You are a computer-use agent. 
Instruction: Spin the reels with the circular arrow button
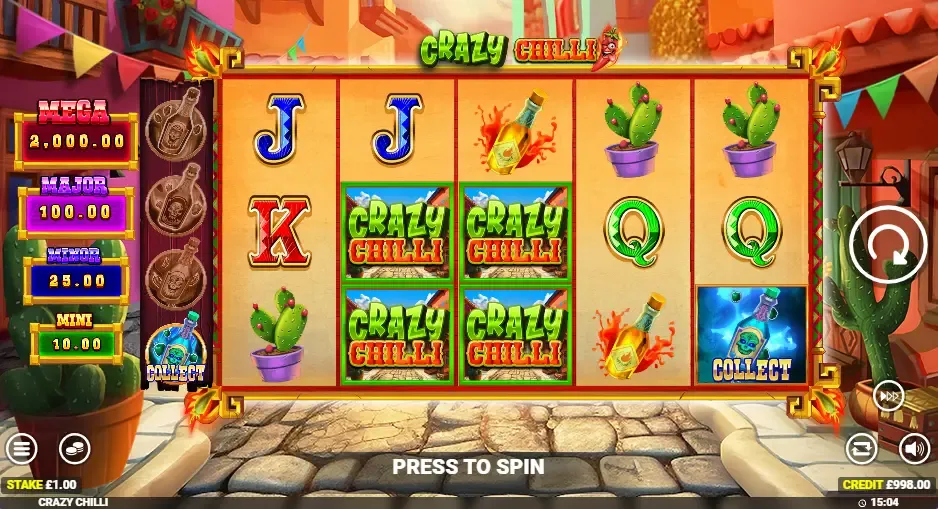pyautogui.click(x=886, y=244)
